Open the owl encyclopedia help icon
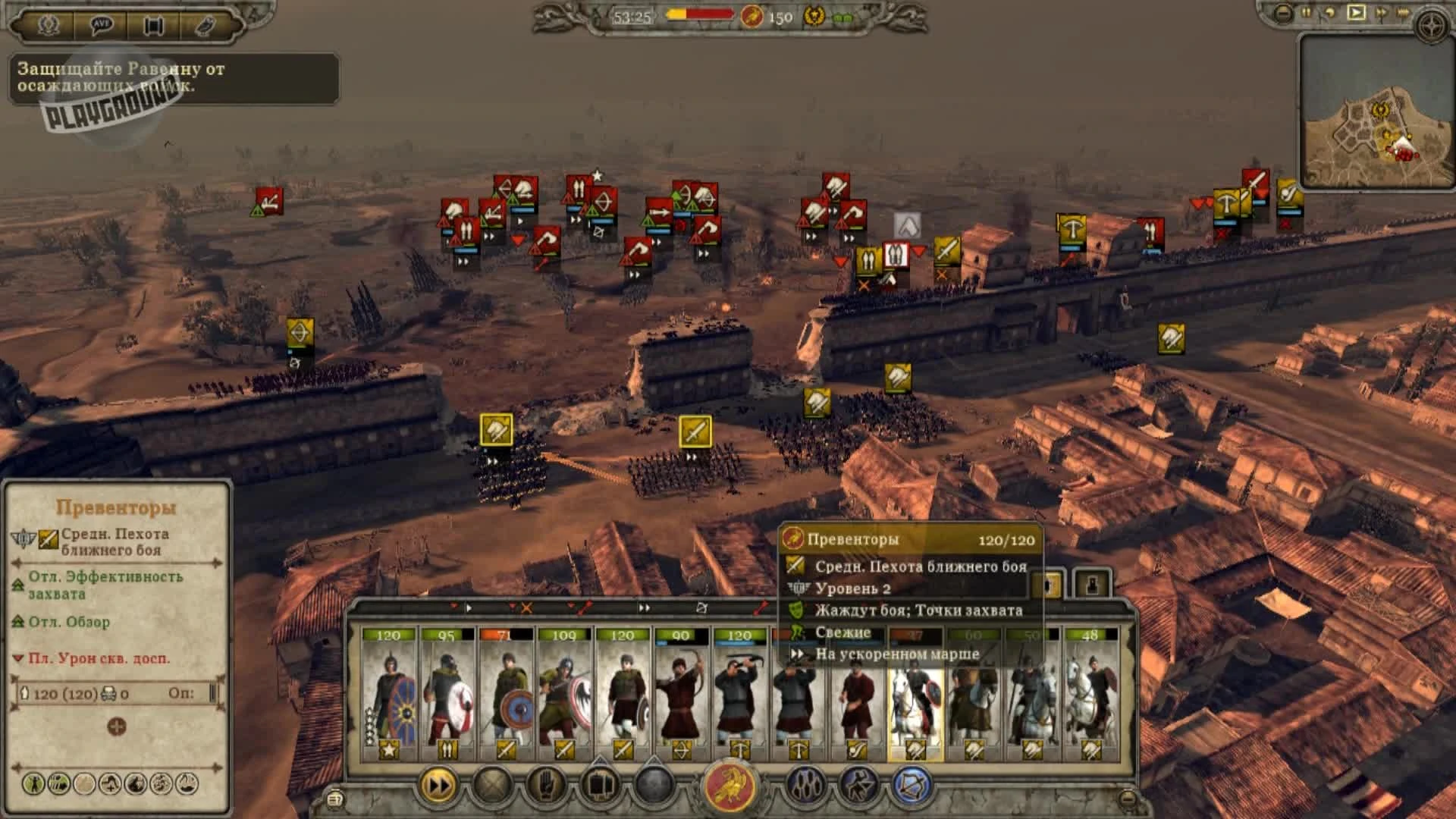The height and width of the screenshot is (819, 1456). [x=206, y=24]
